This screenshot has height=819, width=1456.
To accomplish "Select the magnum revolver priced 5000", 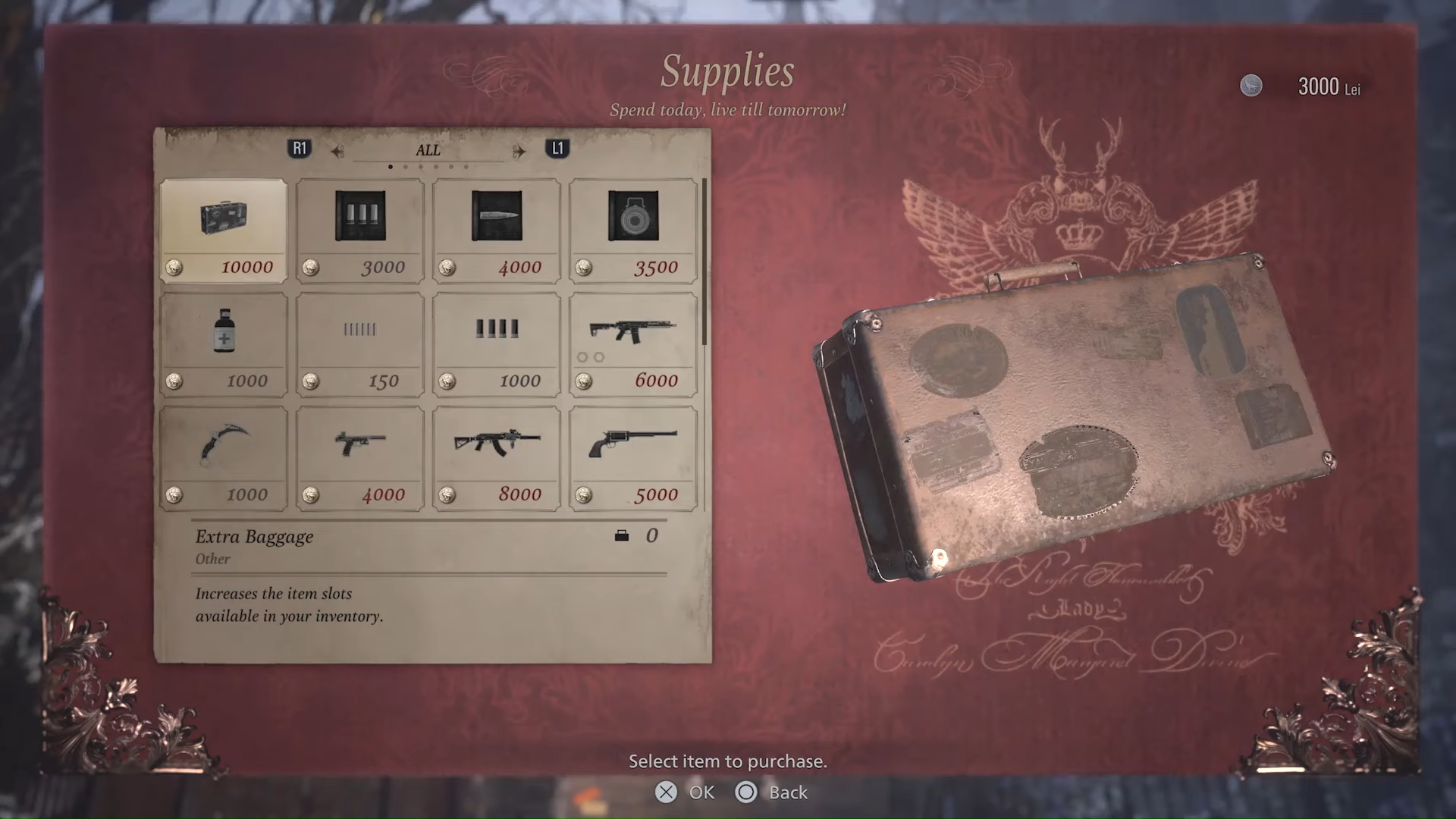I will [x=632, y=455].
